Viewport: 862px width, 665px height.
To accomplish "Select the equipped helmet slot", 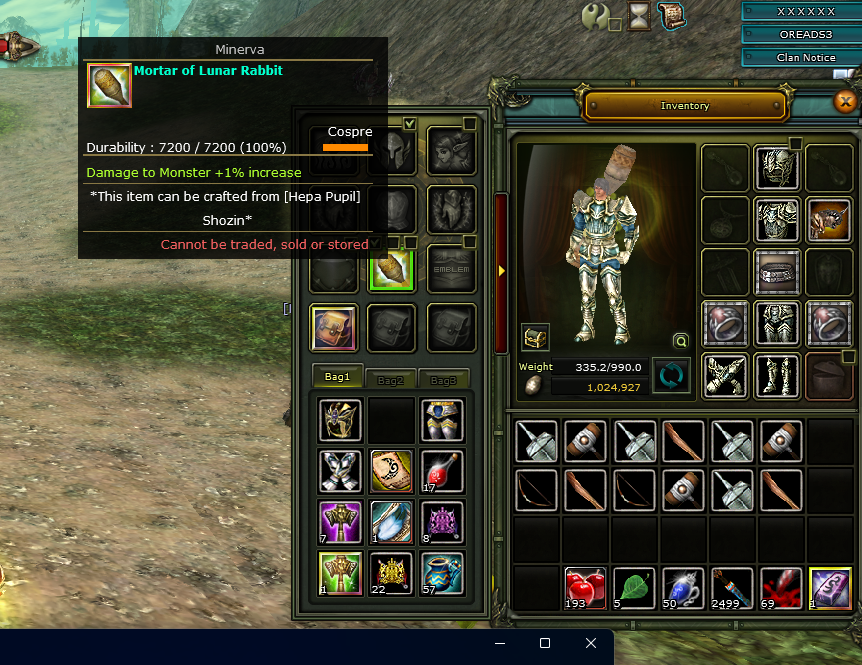I will (776, 167).
